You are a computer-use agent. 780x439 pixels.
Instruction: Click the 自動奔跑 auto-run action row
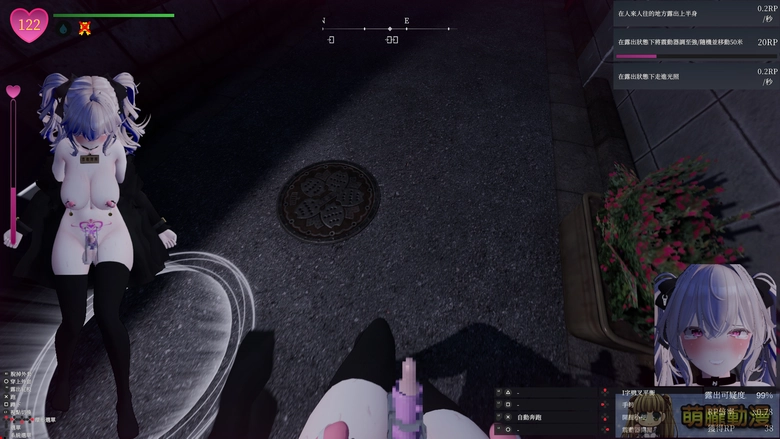point(545,415)
